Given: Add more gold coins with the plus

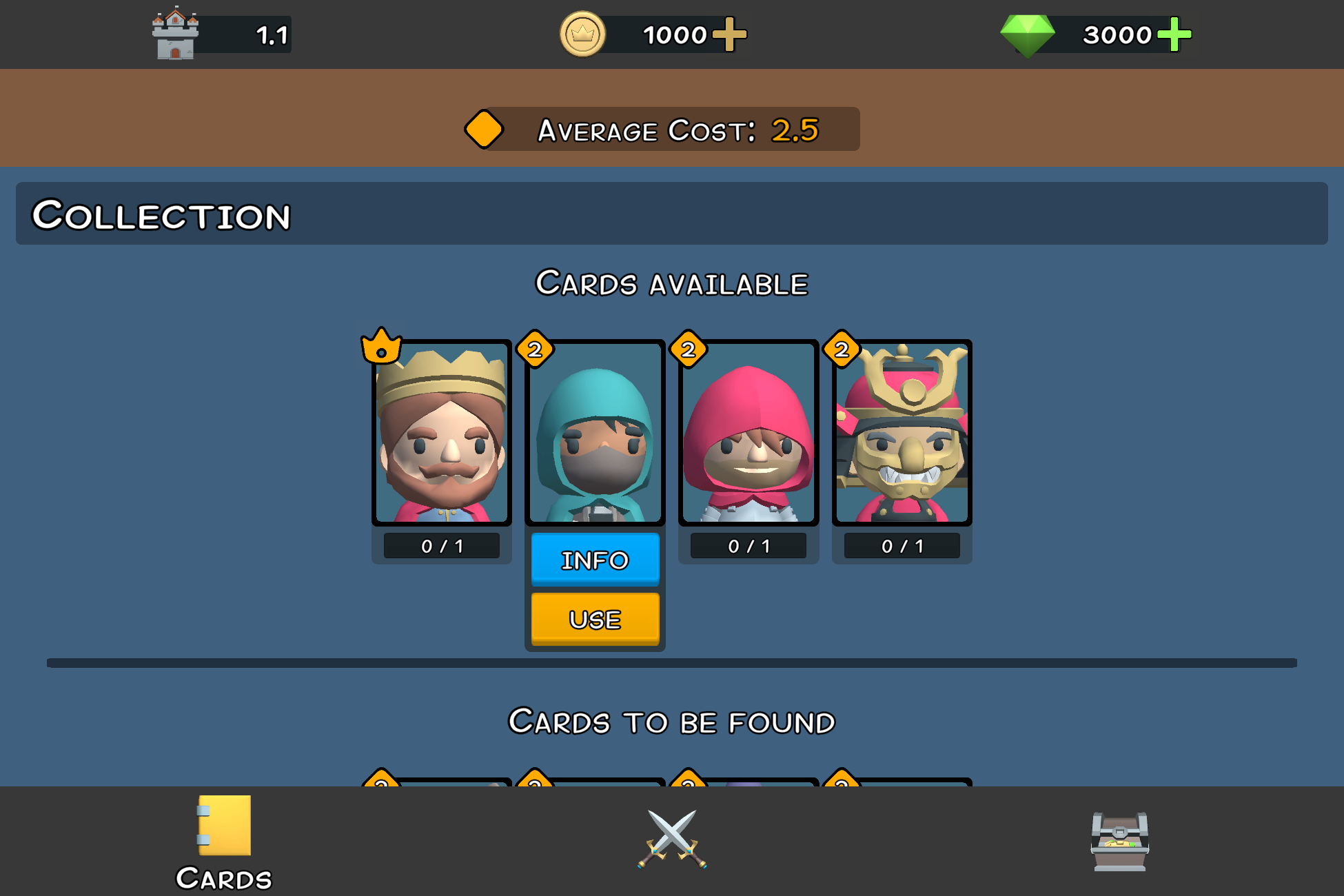Looking at the screenshot, I should (729, 34).
